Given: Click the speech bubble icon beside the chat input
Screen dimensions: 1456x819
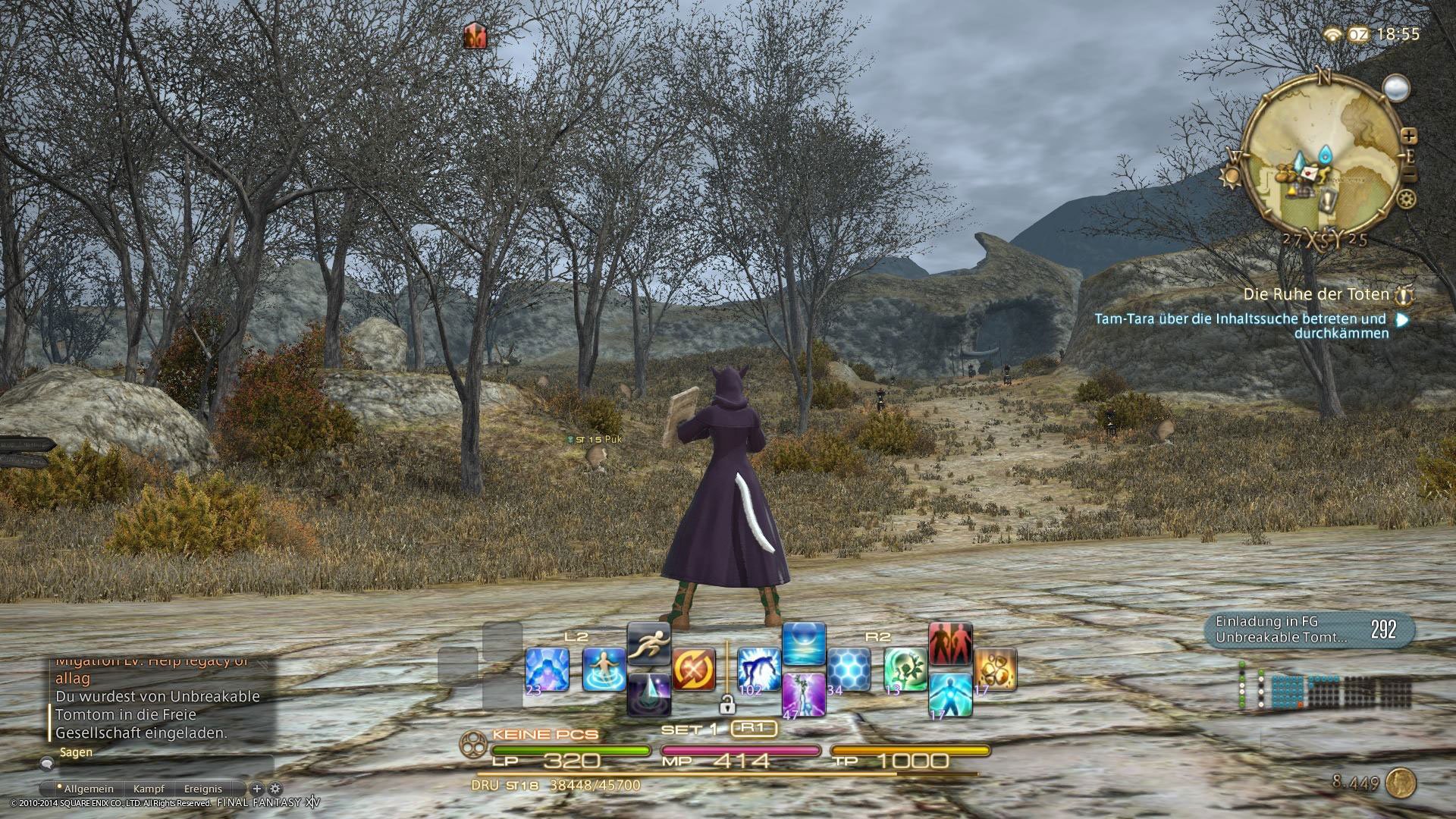Looking at the screenshot, I should [x=46, y=764].
